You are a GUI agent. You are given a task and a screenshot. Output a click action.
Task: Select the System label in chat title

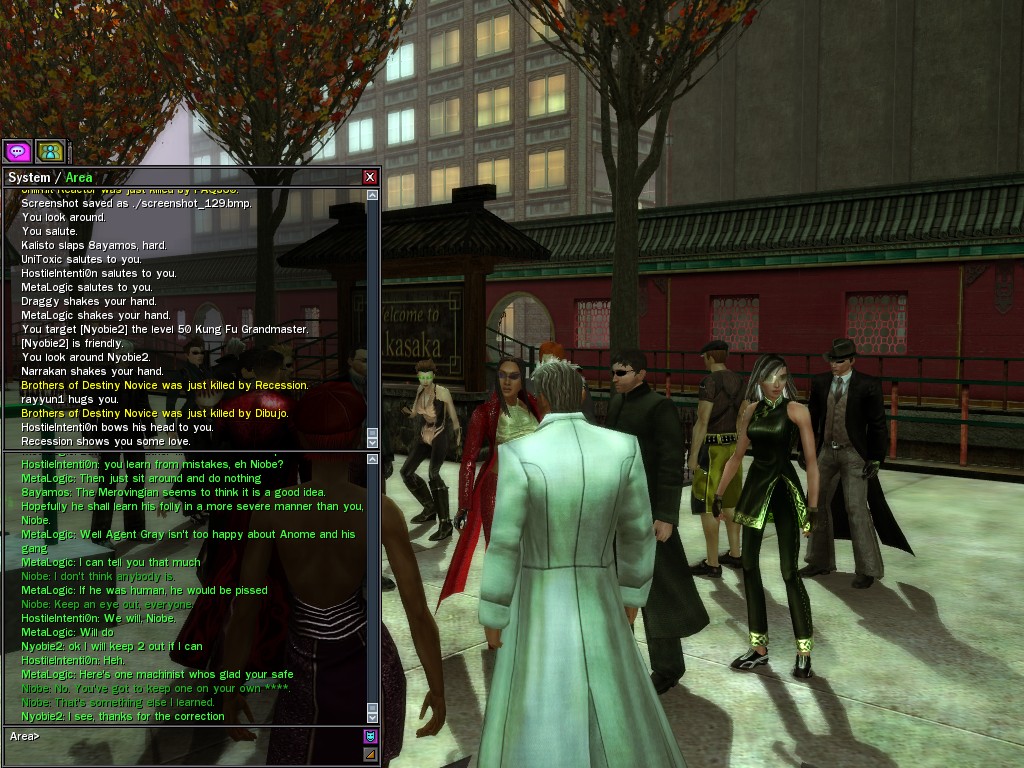coord(28,178)
